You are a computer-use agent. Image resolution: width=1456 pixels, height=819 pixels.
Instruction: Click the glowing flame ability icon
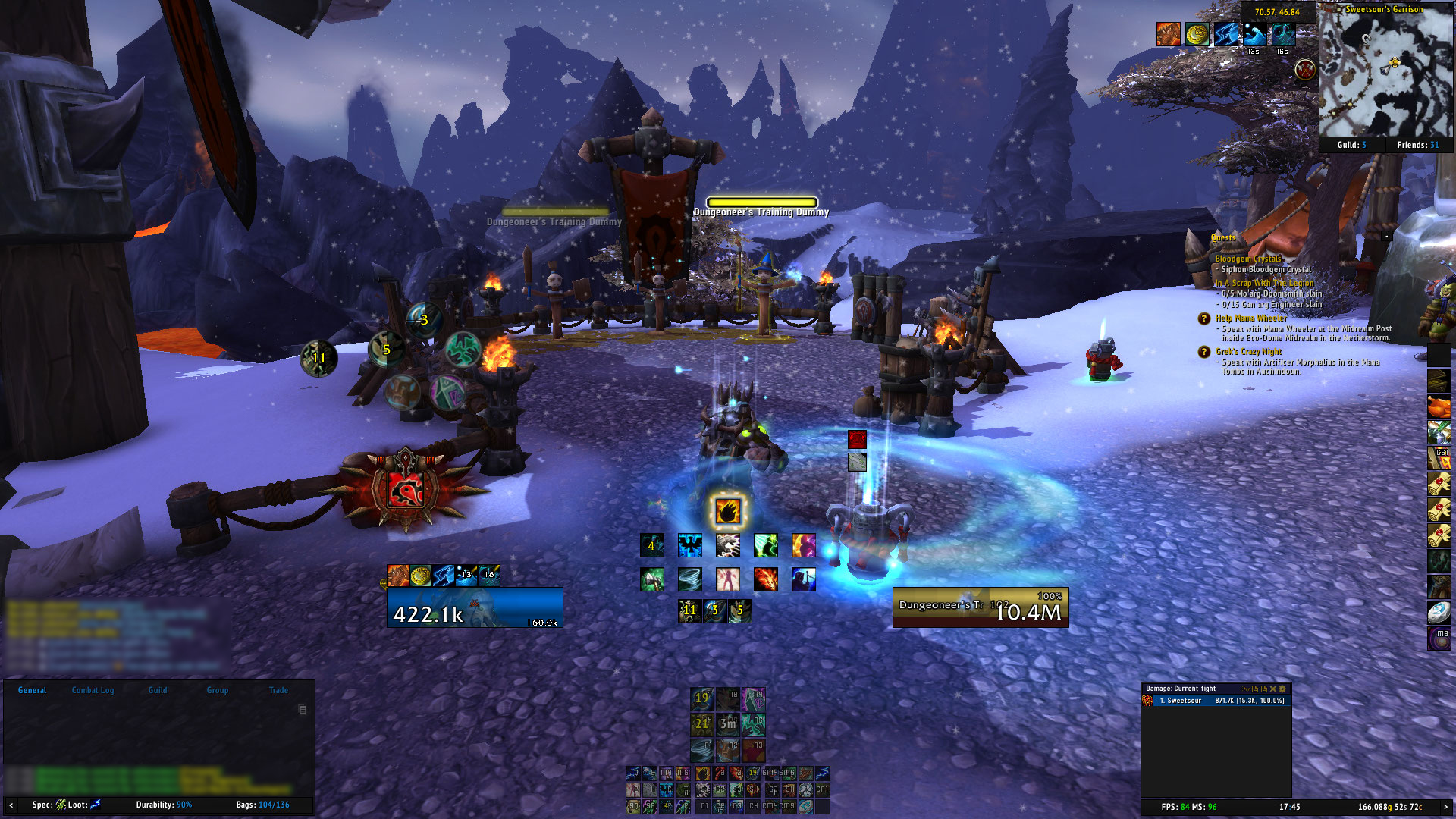pyautogui.click(x=727, y=511)
